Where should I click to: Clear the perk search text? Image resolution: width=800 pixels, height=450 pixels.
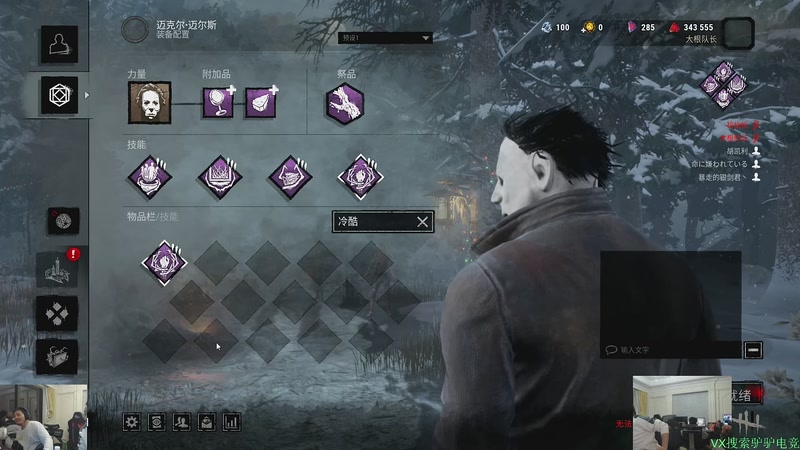point(422,222)
